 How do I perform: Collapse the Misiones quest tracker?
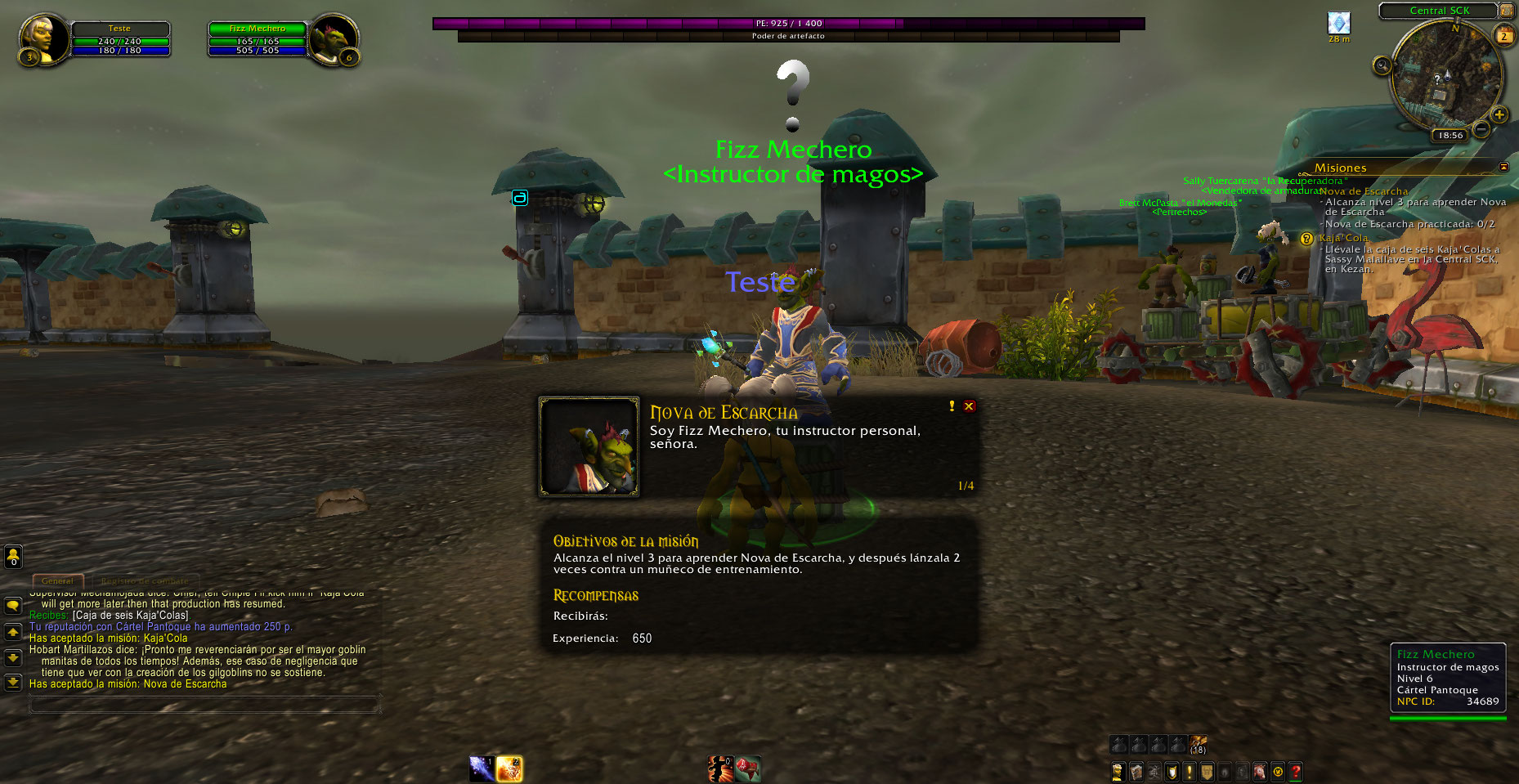(1503, 167)
